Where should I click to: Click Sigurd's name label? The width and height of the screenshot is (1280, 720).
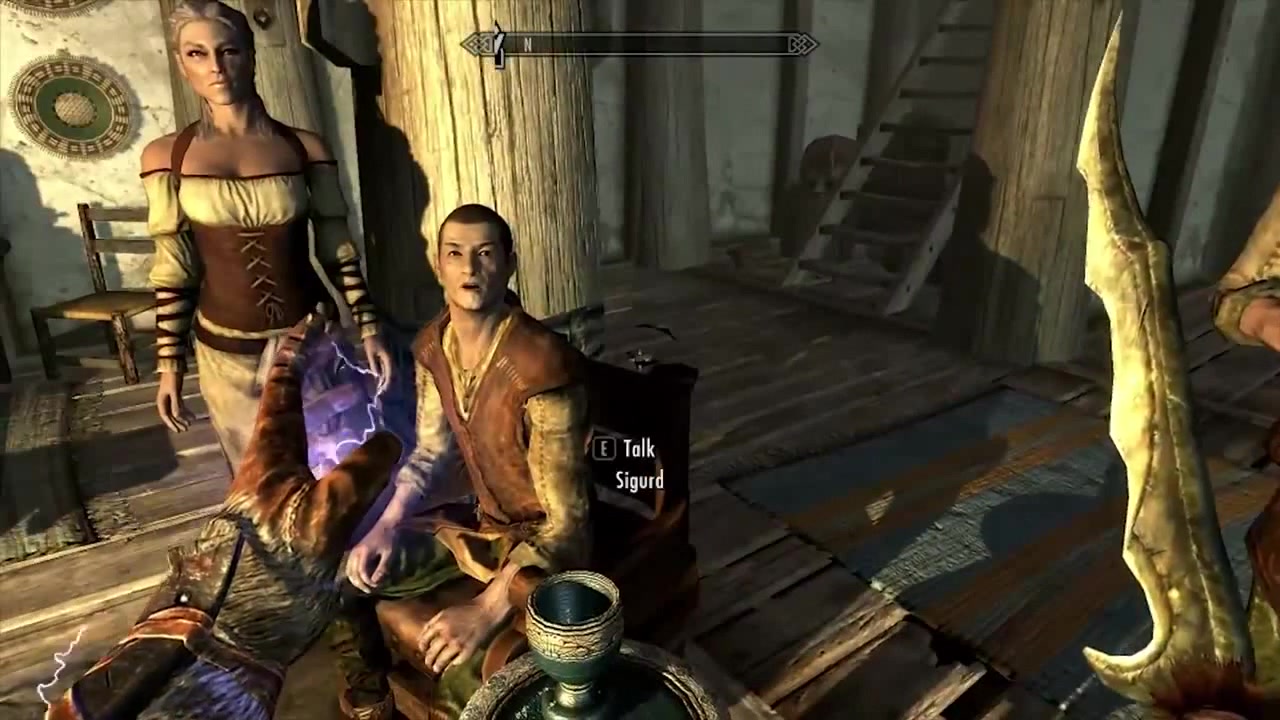(641, 480)
